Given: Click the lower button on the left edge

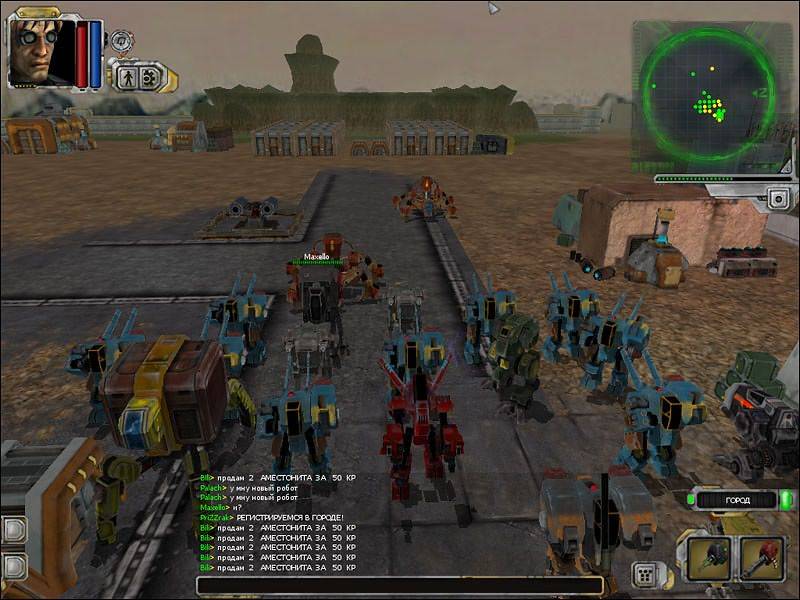Looking at the screenshot, I should coord(12,567).
